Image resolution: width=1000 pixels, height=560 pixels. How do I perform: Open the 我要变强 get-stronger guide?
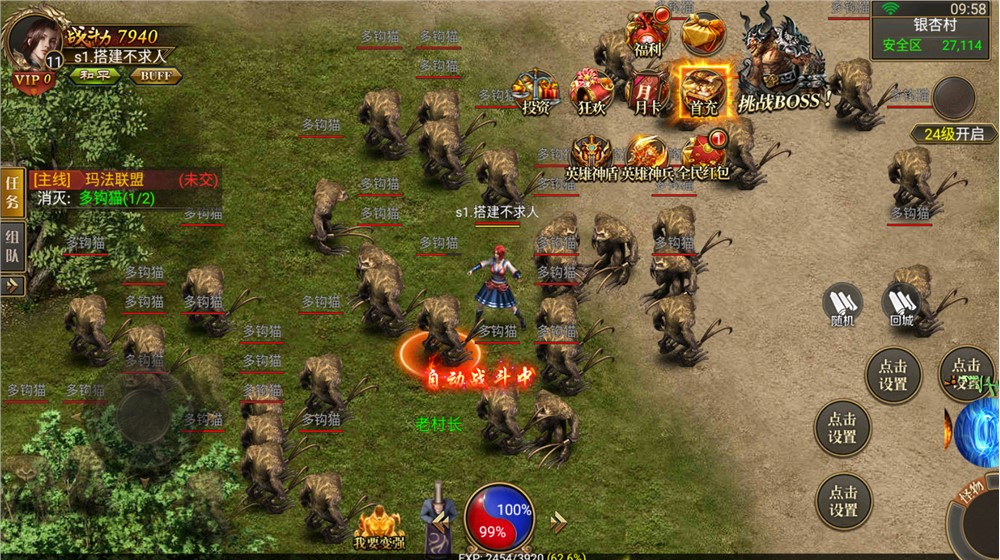click(378, 527)
